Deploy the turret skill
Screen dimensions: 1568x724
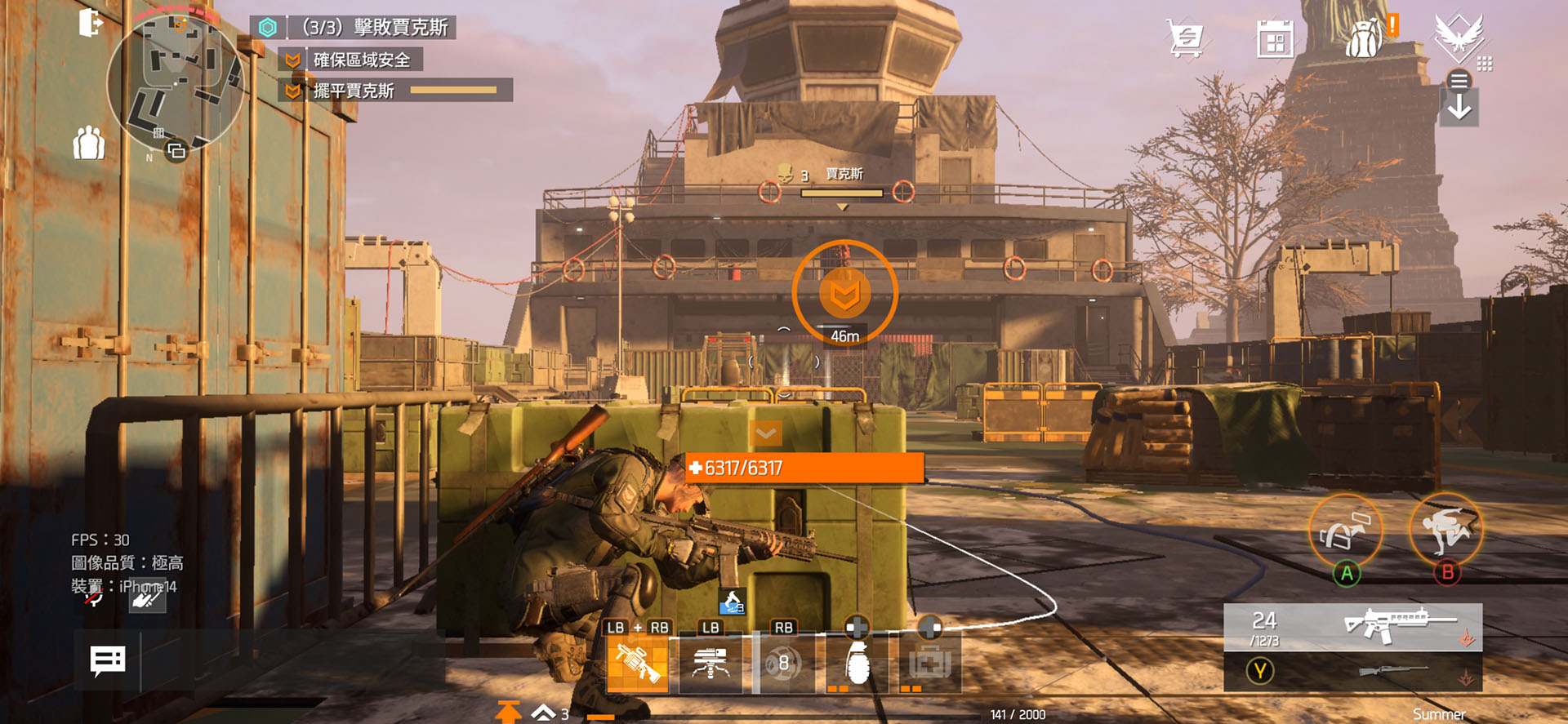click(x=710, y=664)
